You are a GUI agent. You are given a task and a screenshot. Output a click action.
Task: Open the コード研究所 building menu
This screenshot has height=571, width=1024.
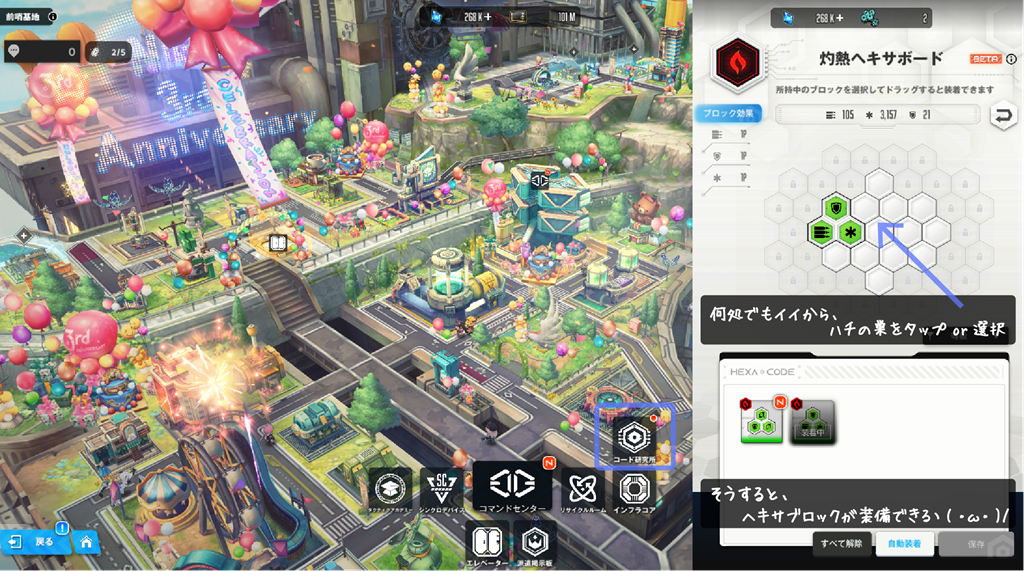coord(634,438)
